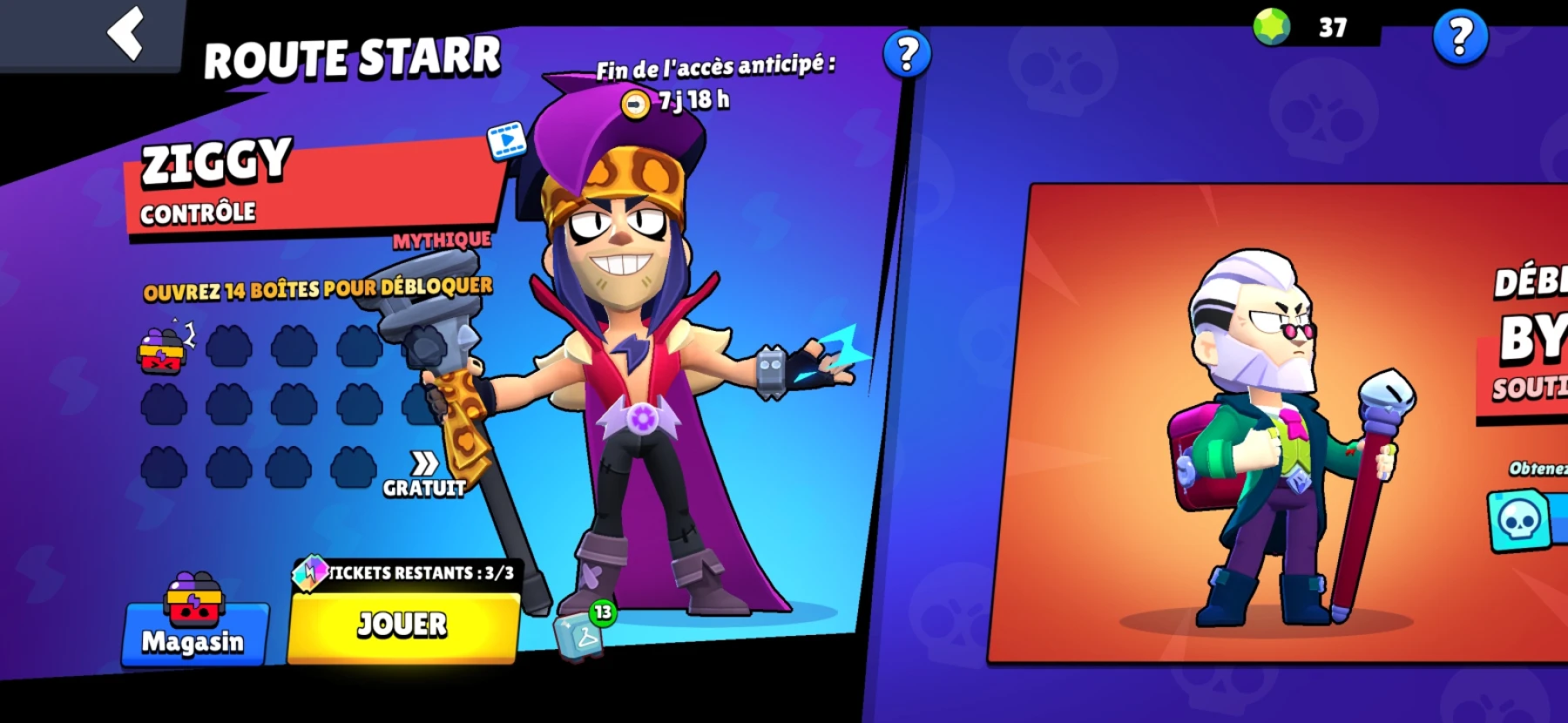This screenshot has height=723, width=1568.
Task: Open the Magasin shop
Action: click(x=193, y=642)
